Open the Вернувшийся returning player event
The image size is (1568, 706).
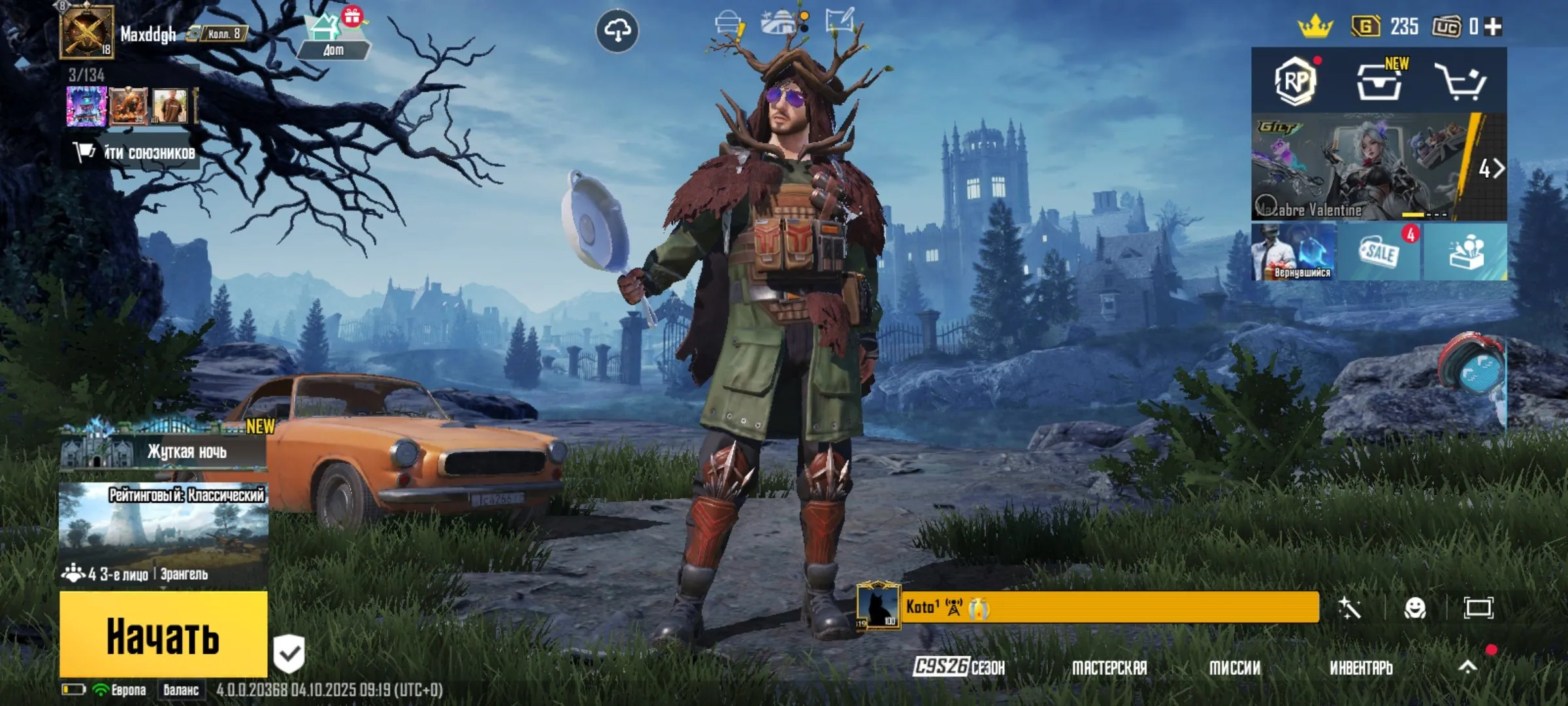(x=1294, y=252)
